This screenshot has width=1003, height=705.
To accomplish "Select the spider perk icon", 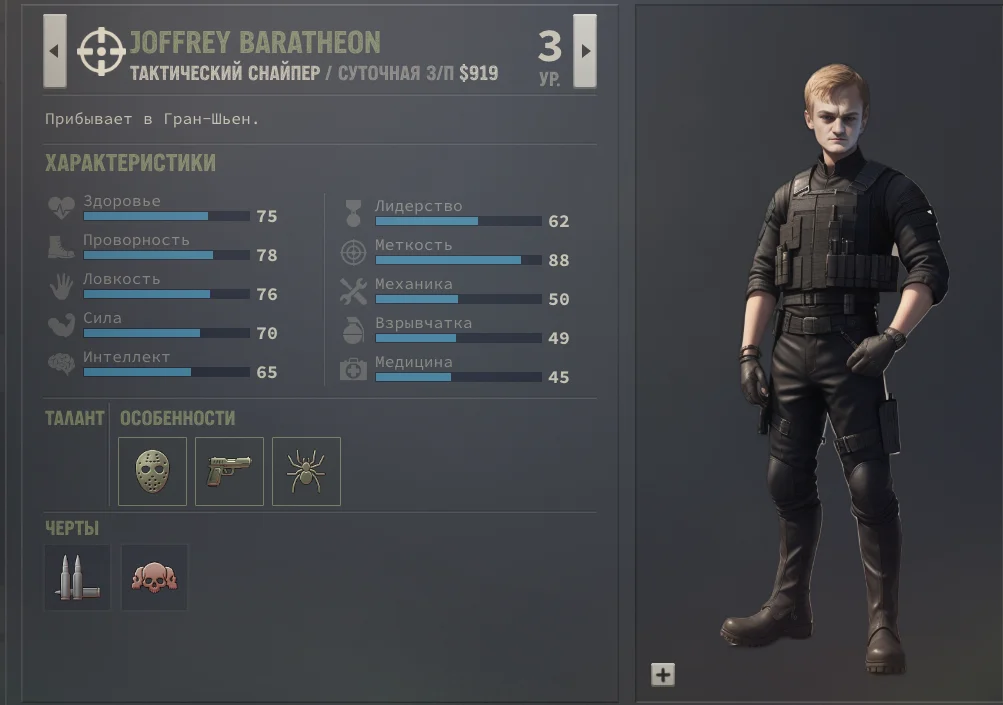I will click(x=306, y=471).
